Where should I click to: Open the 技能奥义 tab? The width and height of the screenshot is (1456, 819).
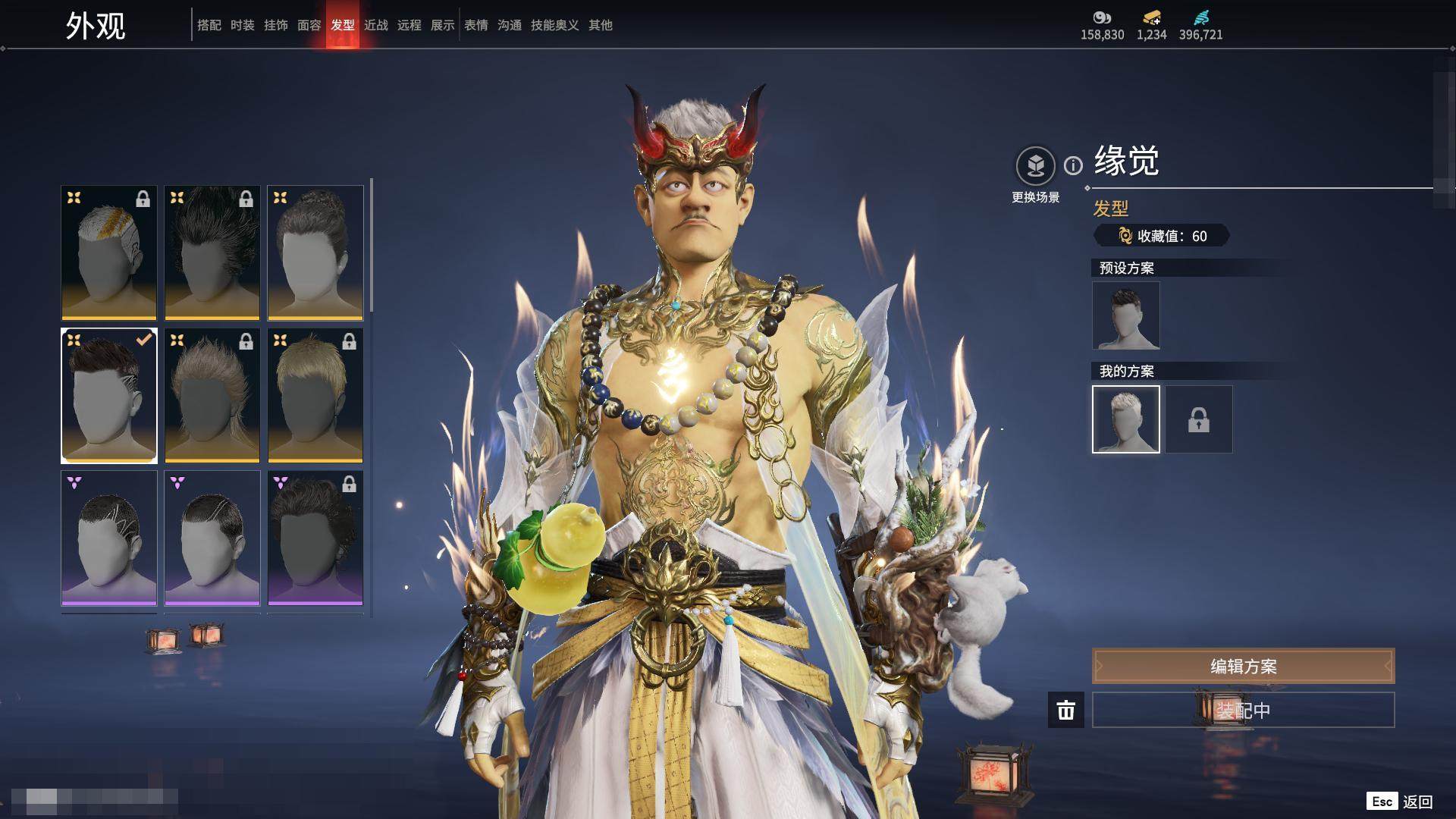click(x=555, y=25)
